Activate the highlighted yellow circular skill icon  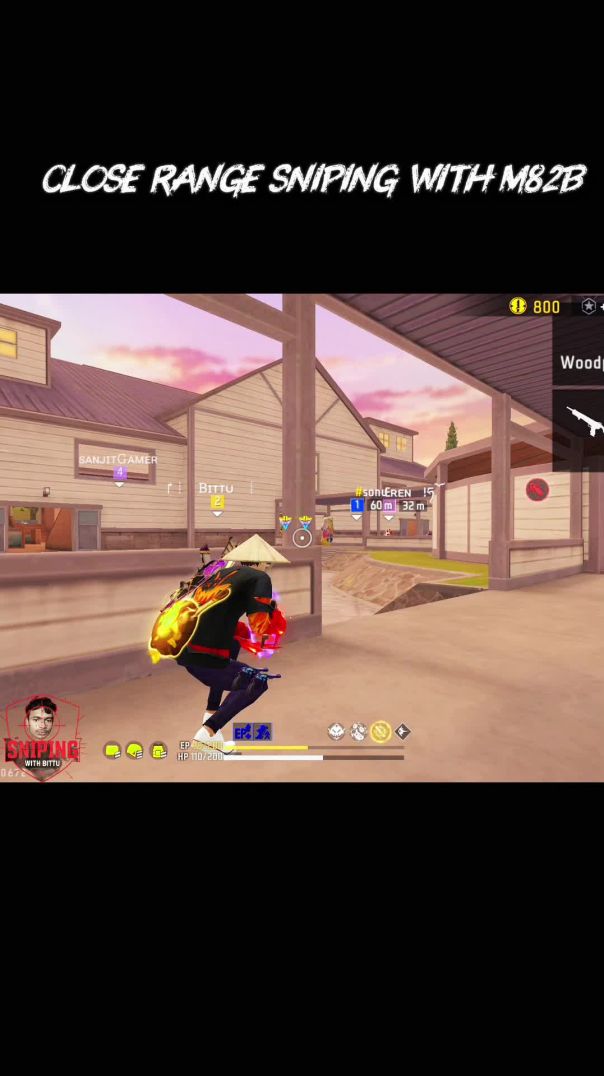pos(380,732)
